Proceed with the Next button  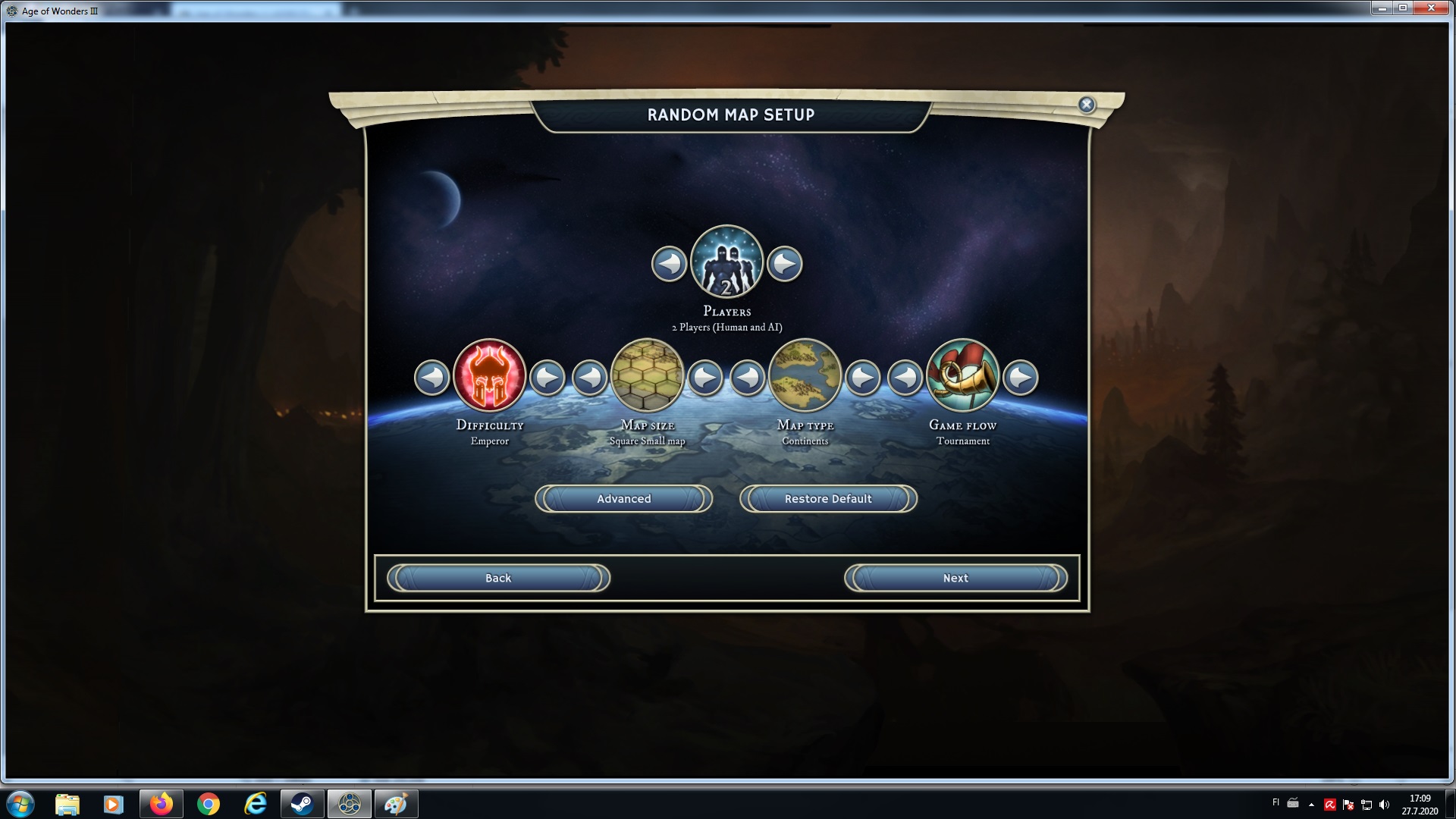[955, 578]
